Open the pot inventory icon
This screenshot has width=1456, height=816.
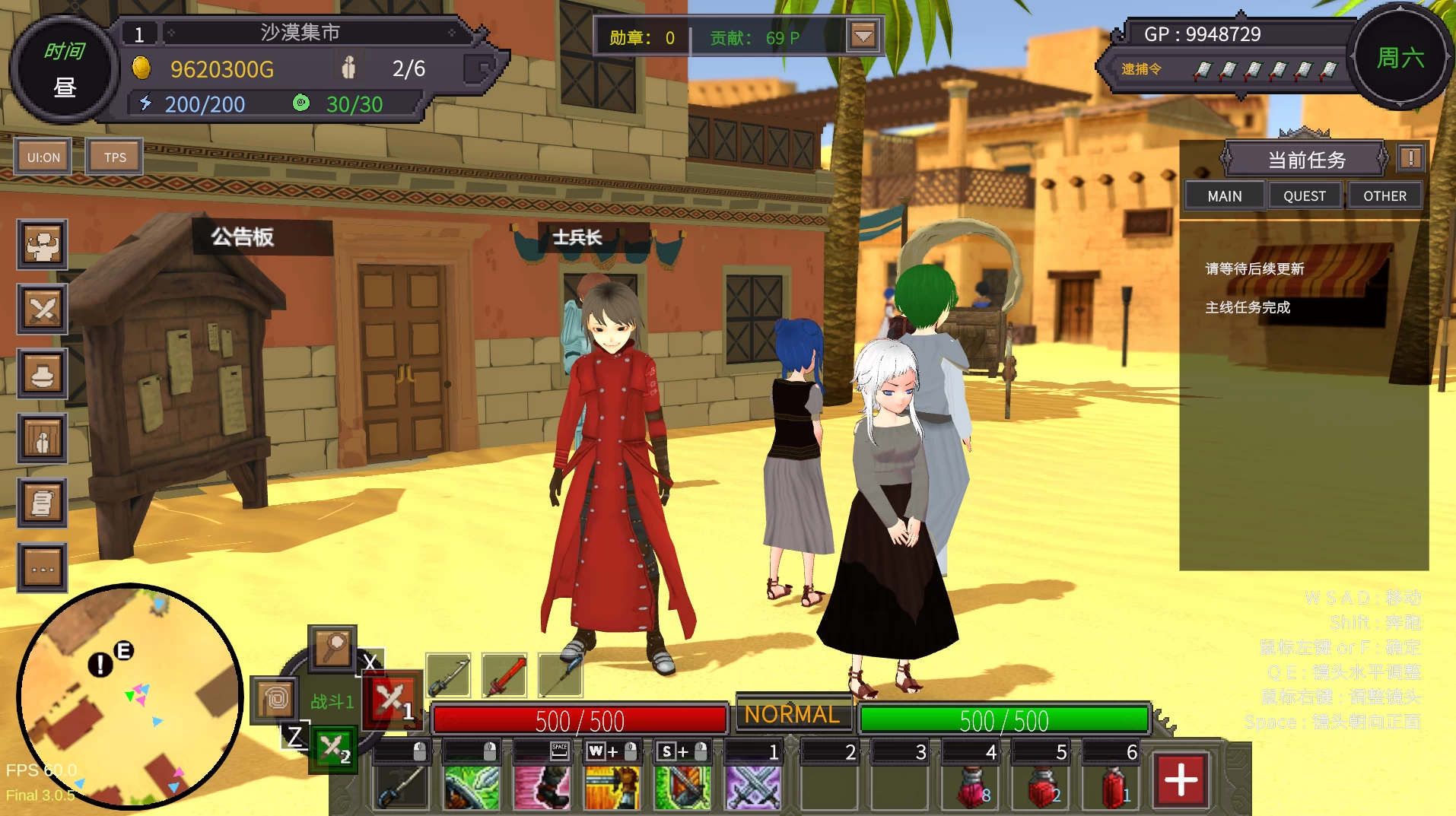click(43, 374)
